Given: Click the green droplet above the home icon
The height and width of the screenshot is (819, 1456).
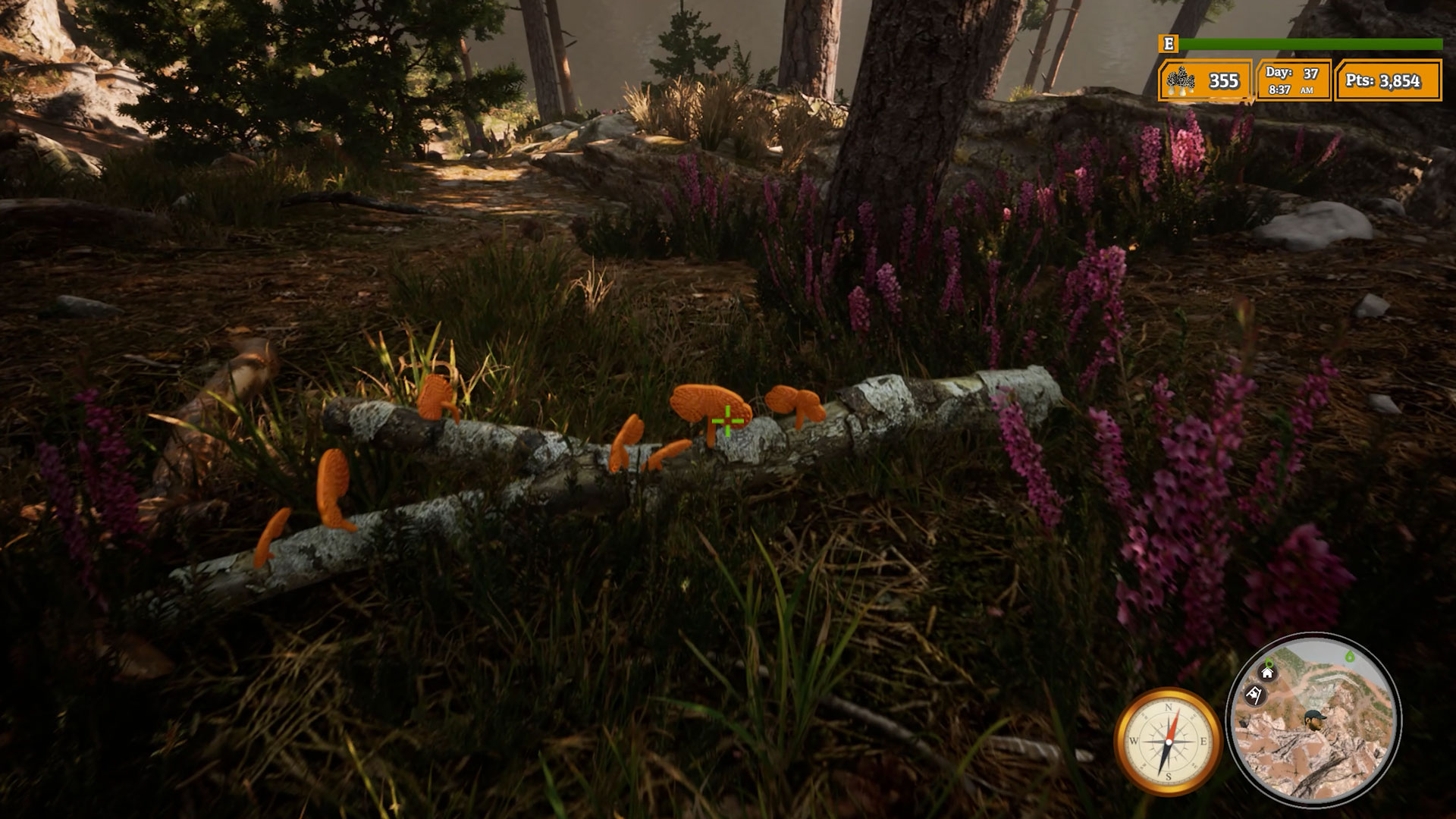Looking at the screenshot, I should click(x=1269, y=662).
